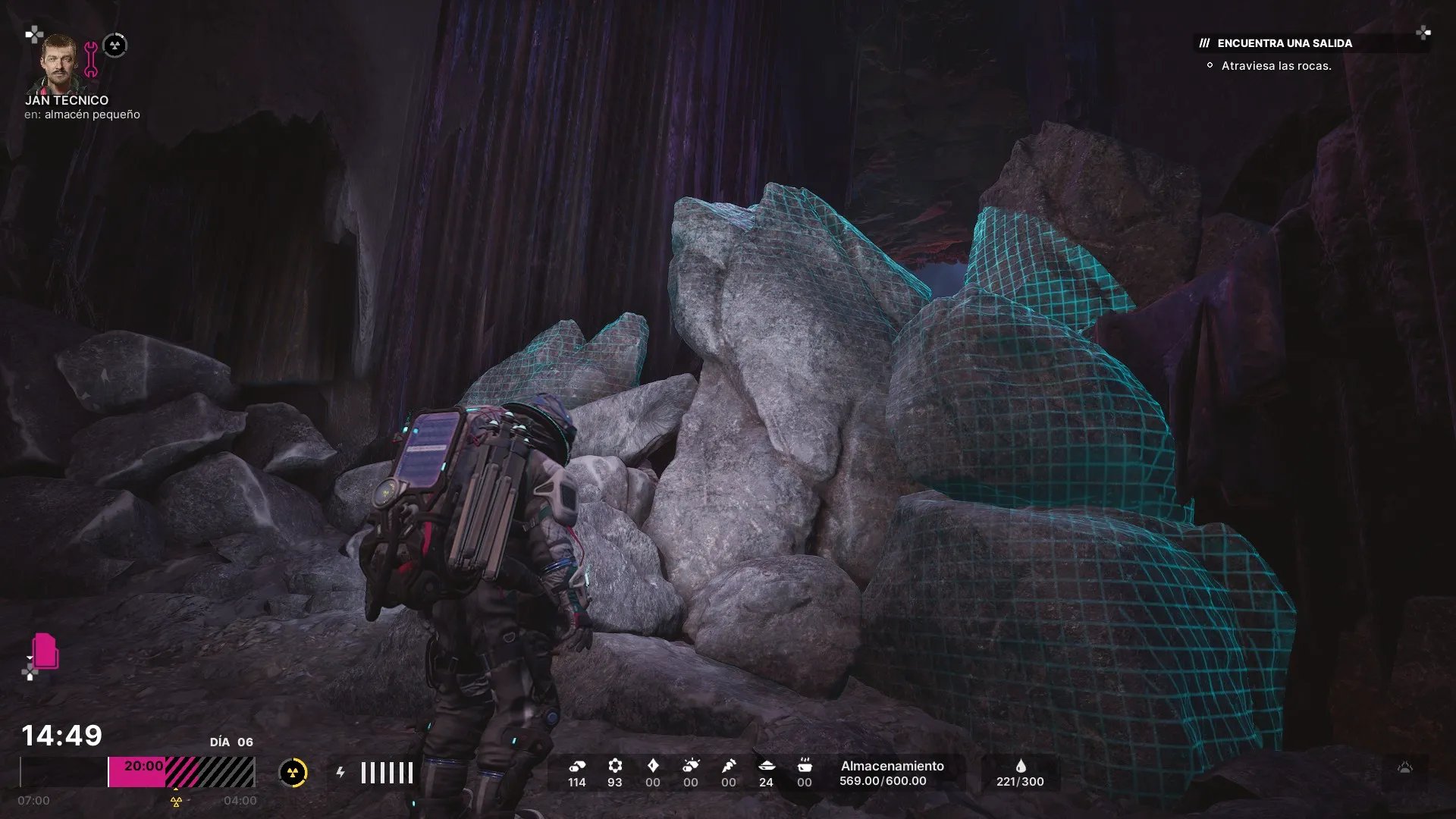Open the Encuentra una salida objective
This screenshot has height=819, width=1456.
click(1284, 43)
